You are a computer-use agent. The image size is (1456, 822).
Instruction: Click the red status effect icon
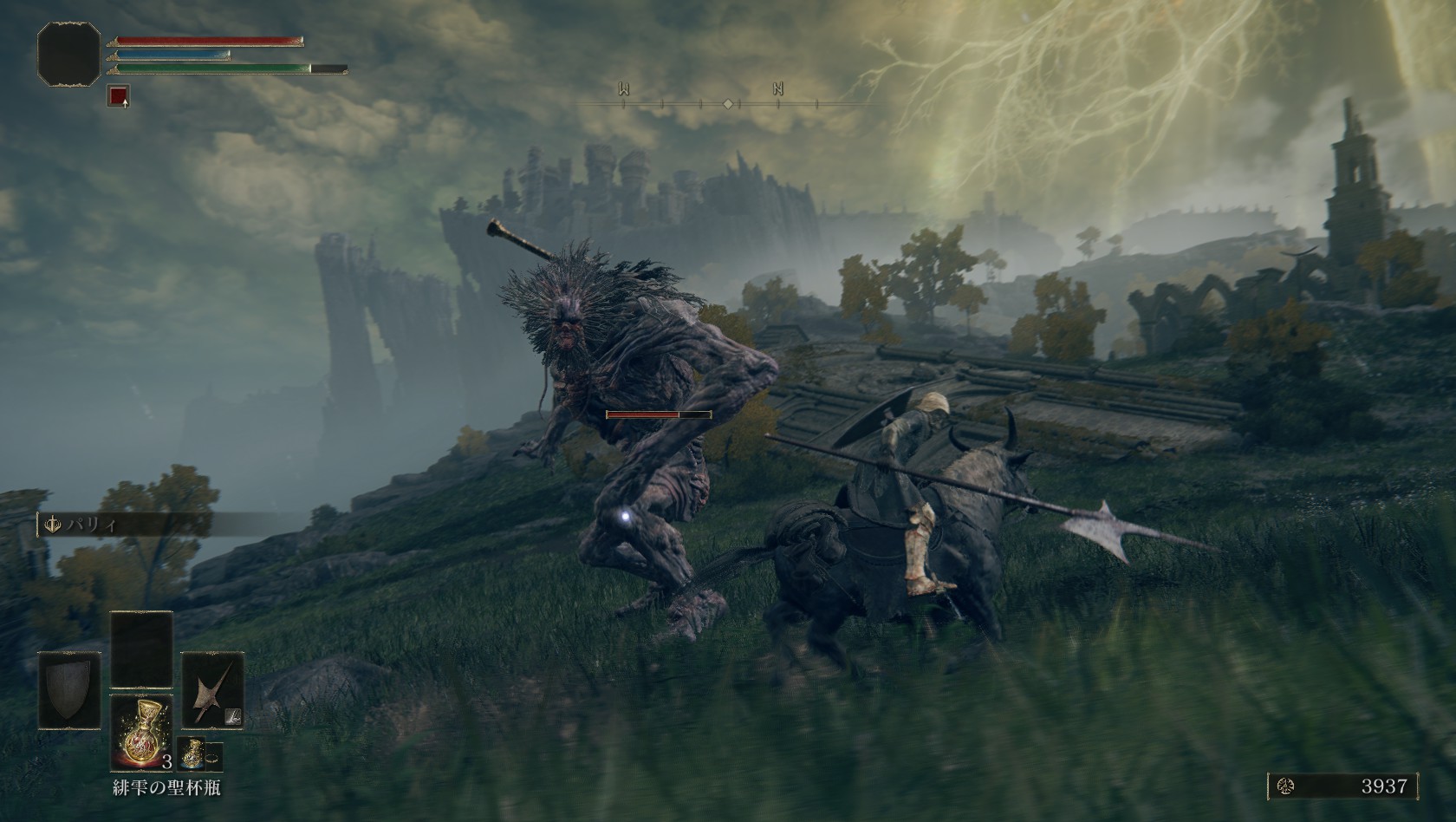pyautogui.click(x=119, y=96)
